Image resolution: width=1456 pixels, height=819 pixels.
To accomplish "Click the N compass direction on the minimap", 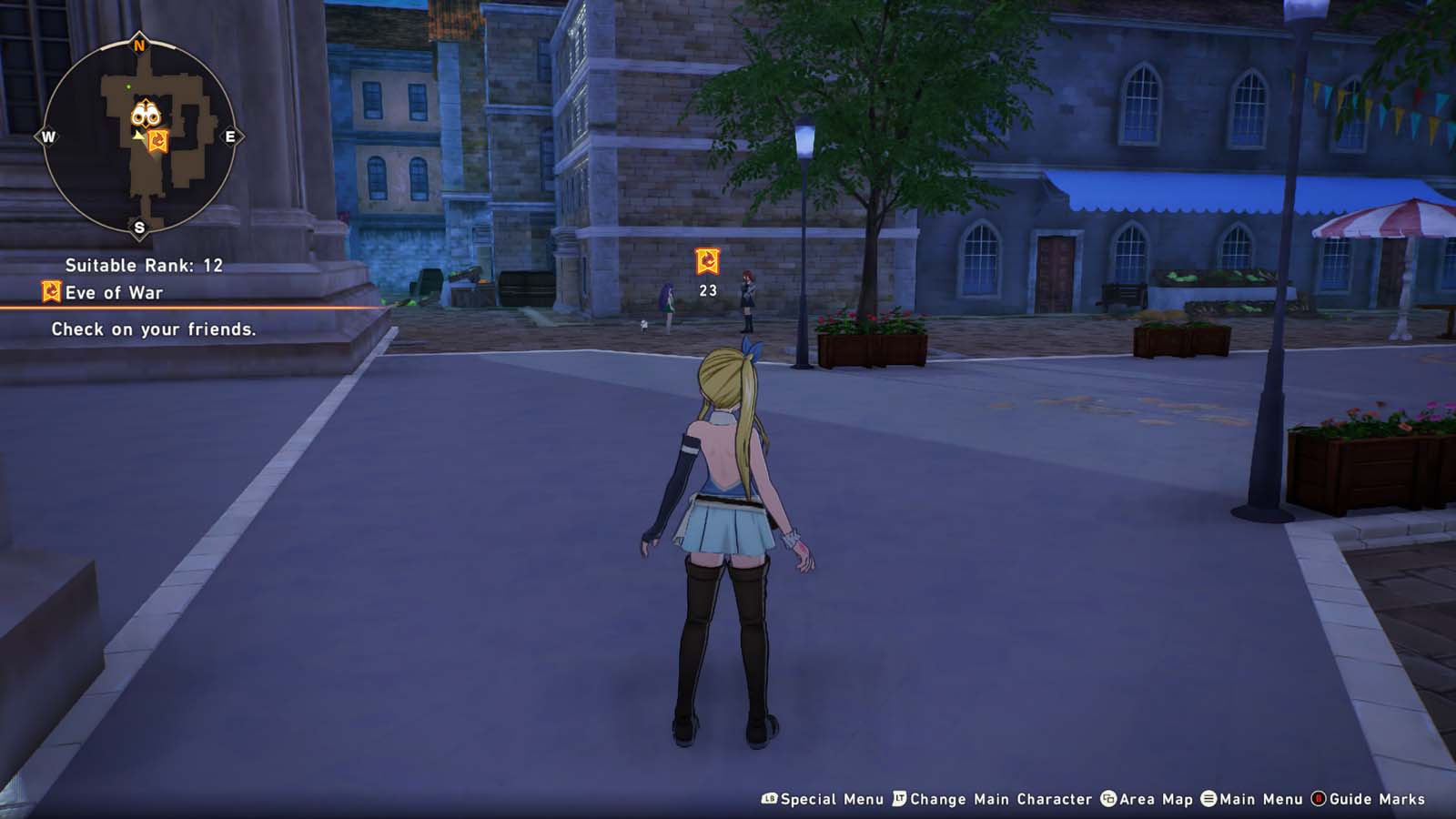I will (x=139, y=44).
